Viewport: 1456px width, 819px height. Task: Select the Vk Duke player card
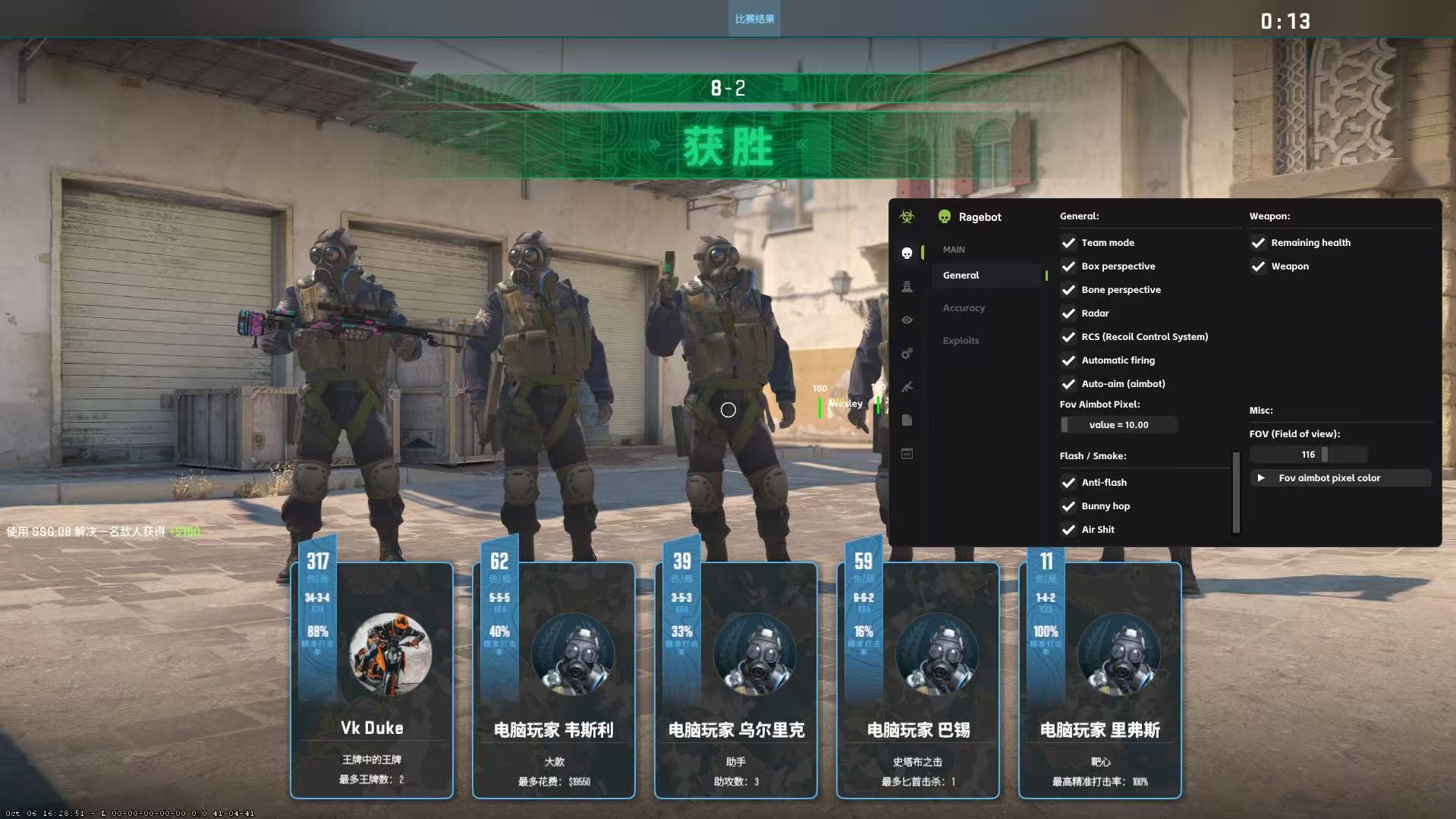click(372, 680)
